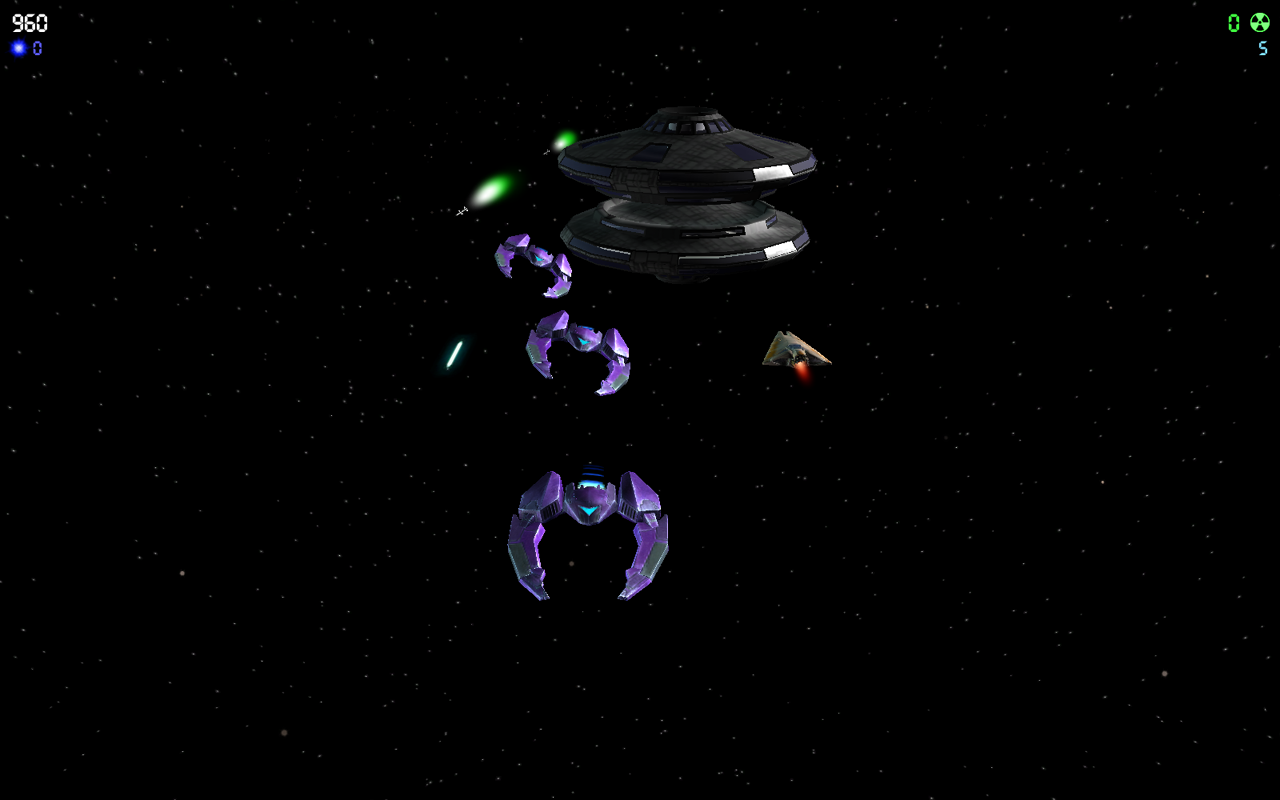Click the tiny white spinning projectile
1280x800 pixels.
click(x=461, y=210)
